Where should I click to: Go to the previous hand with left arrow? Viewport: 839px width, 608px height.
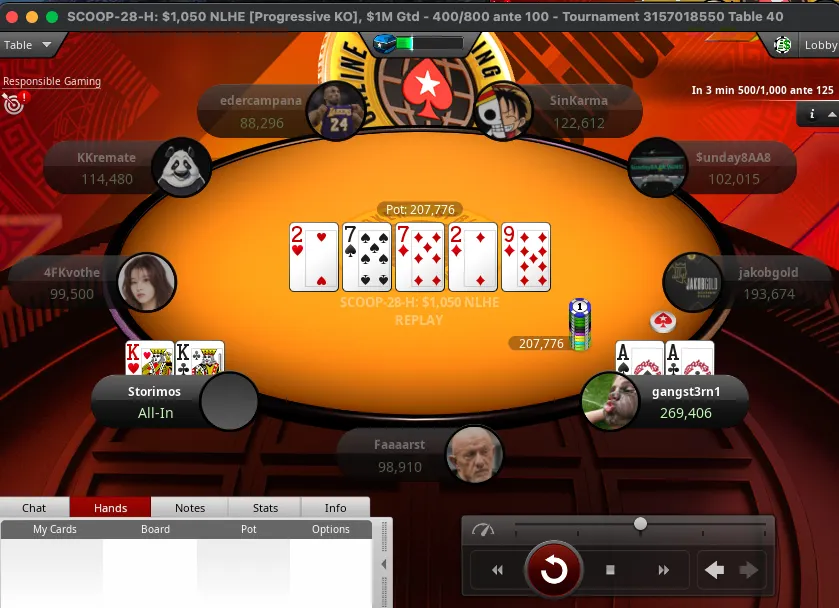coord(714,570)
